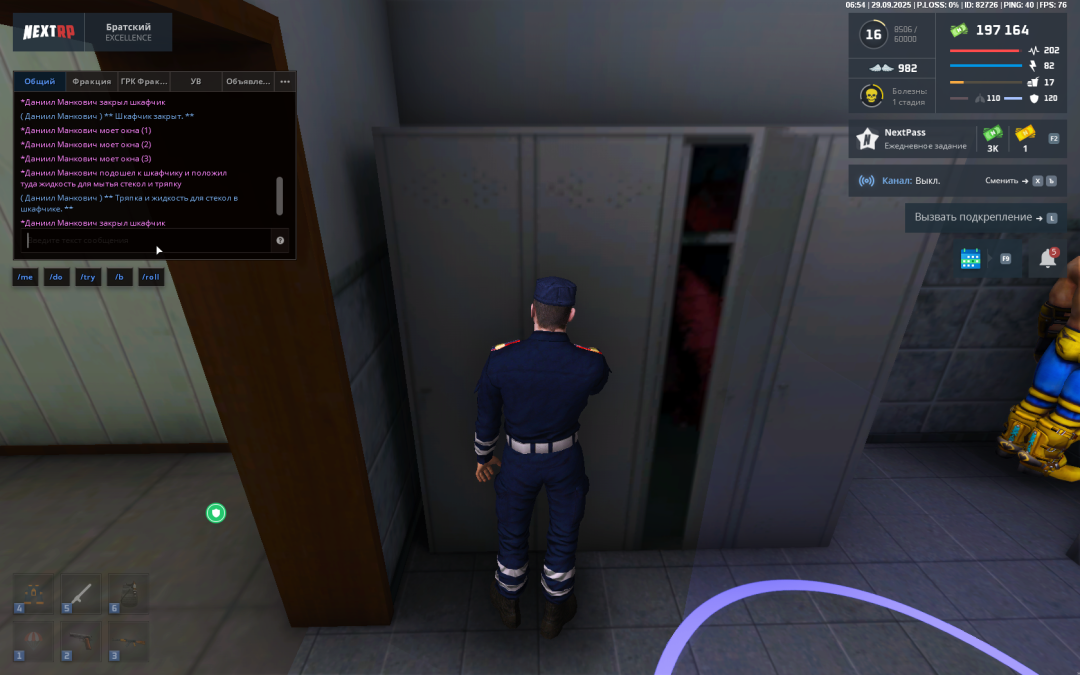Open the calendar events icon

970,259
